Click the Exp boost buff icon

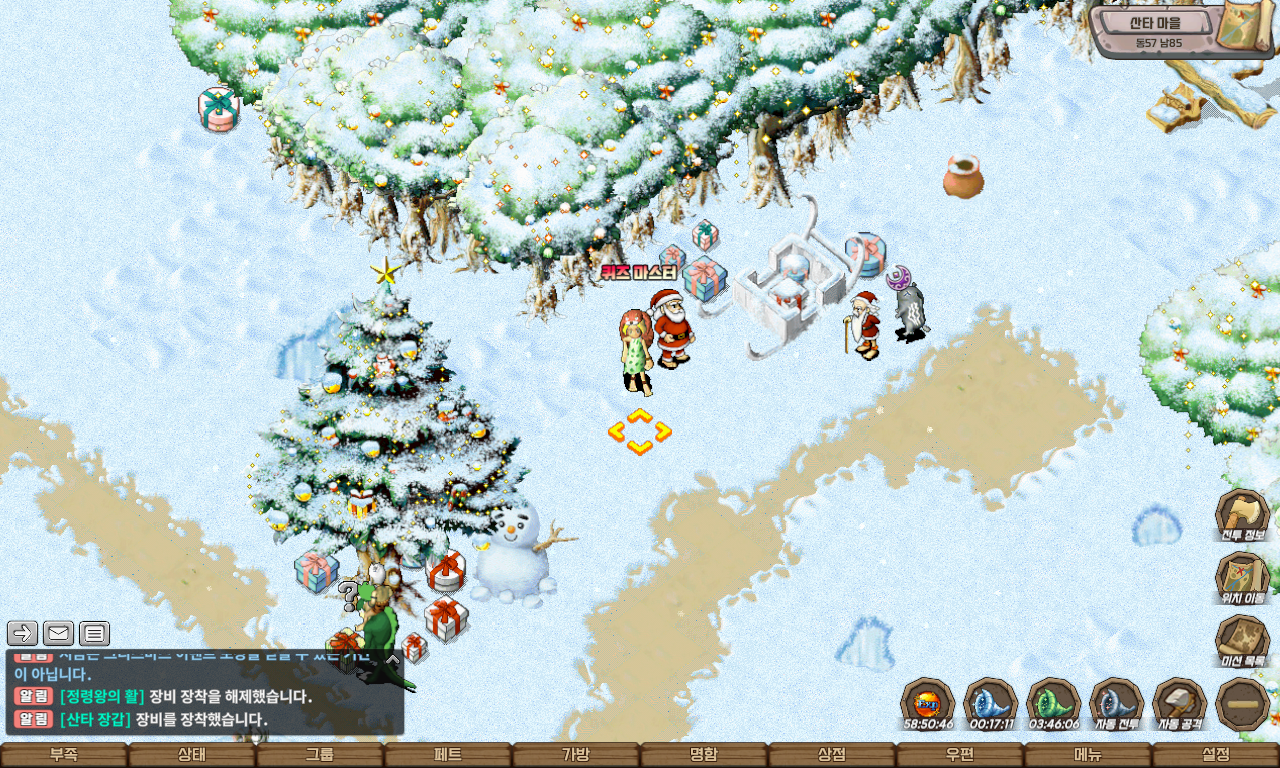pos(927,702)
